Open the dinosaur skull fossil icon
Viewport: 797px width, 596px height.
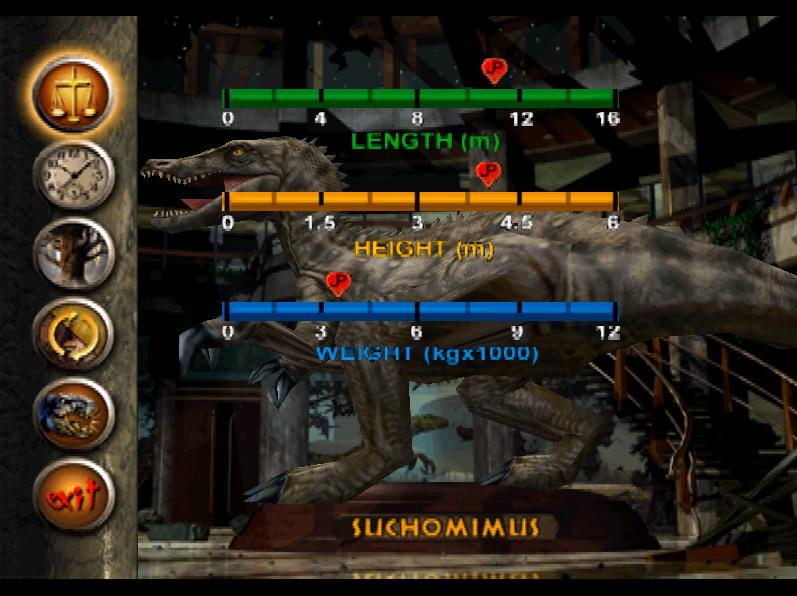[x=73, y=412]
